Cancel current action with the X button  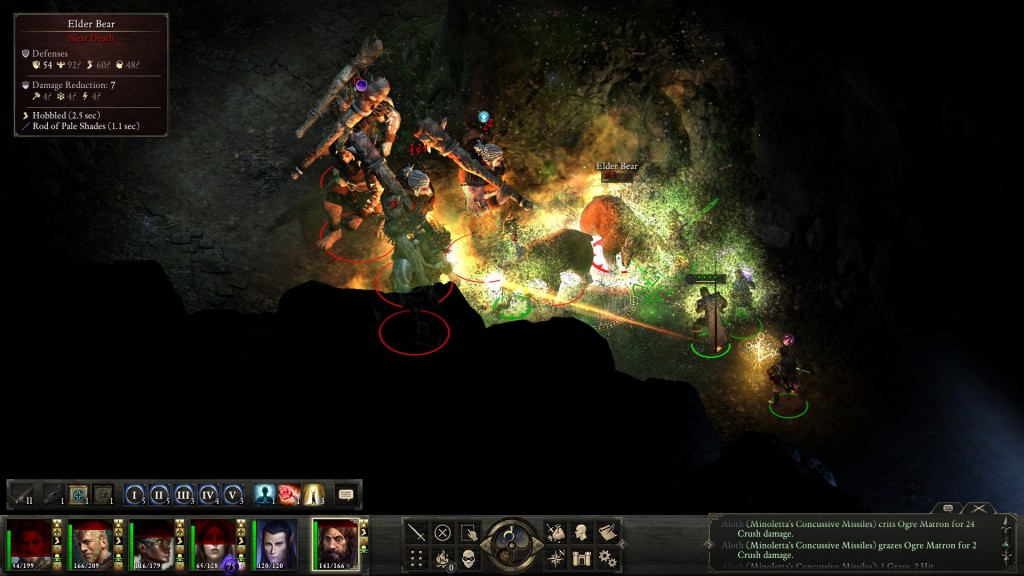pos(442,532)
